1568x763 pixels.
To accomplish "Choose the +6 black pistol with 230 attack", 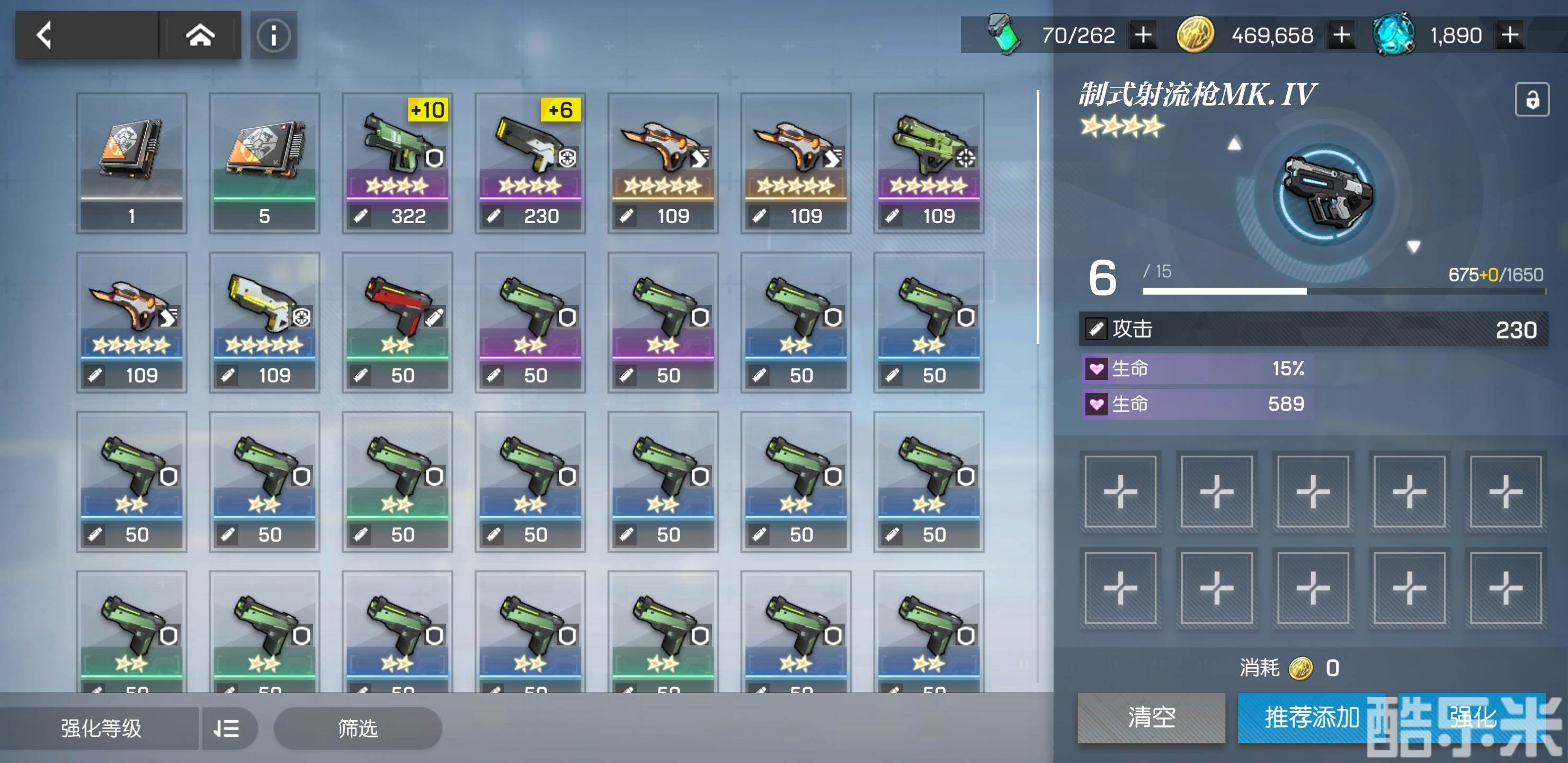I will pyautogui.click(x=530, y=163).
